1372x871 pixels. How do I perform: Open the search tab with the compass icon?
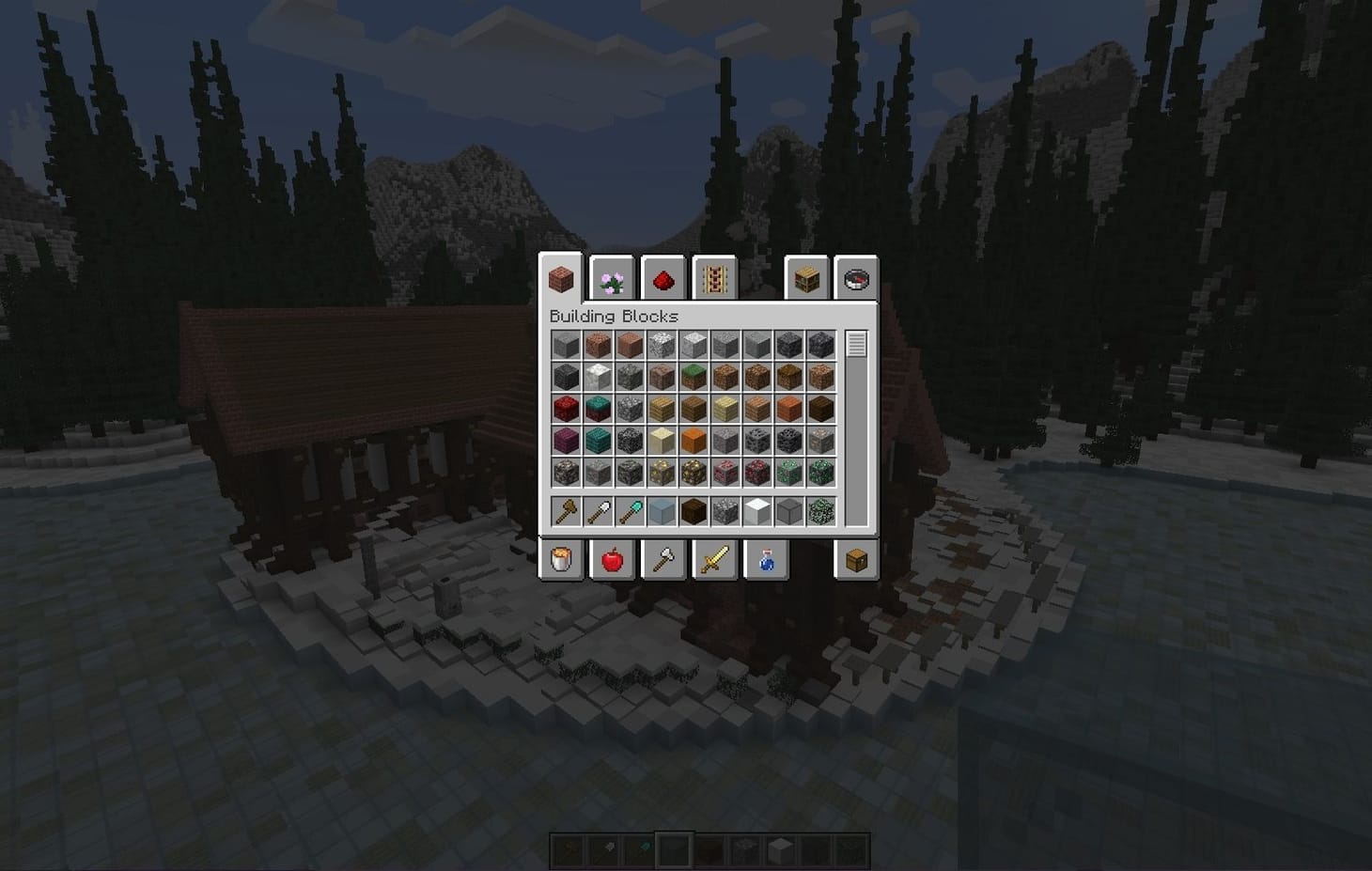(x=857, y=277)
